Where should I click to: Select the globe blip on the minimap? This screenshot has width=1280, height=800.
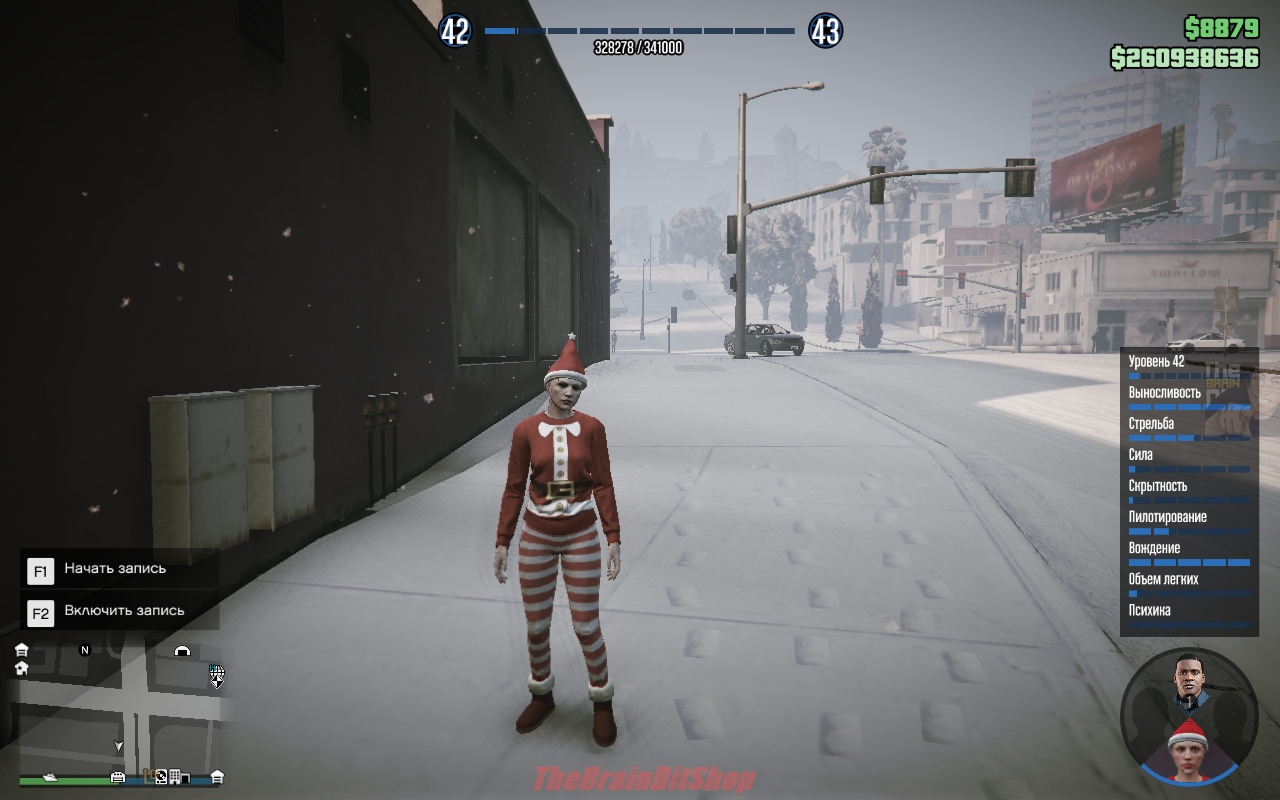(x=216, y=672)
